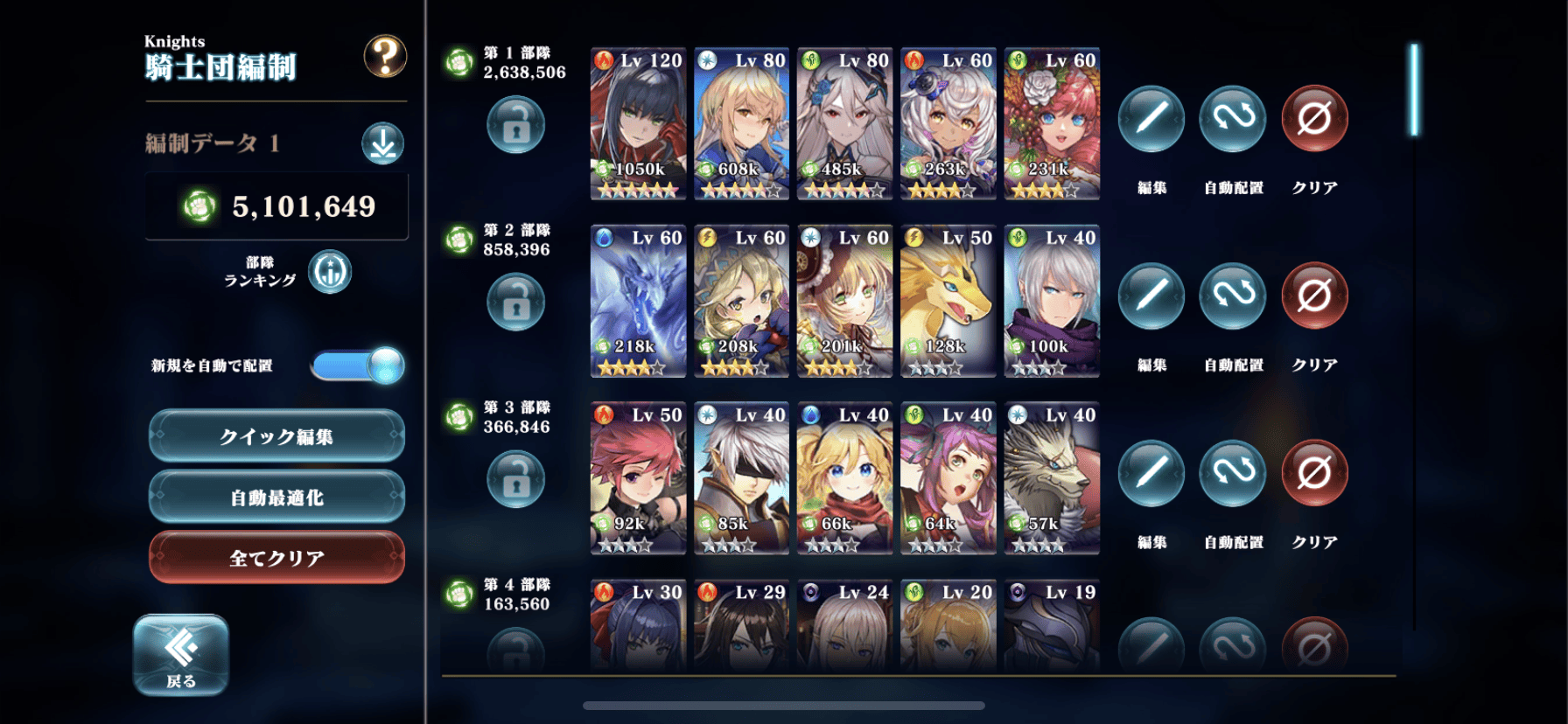1568x724 pixels.
Task: Auto-arrange squad 2 with its 自動配置 button
Action: [x=1232, y=296]
